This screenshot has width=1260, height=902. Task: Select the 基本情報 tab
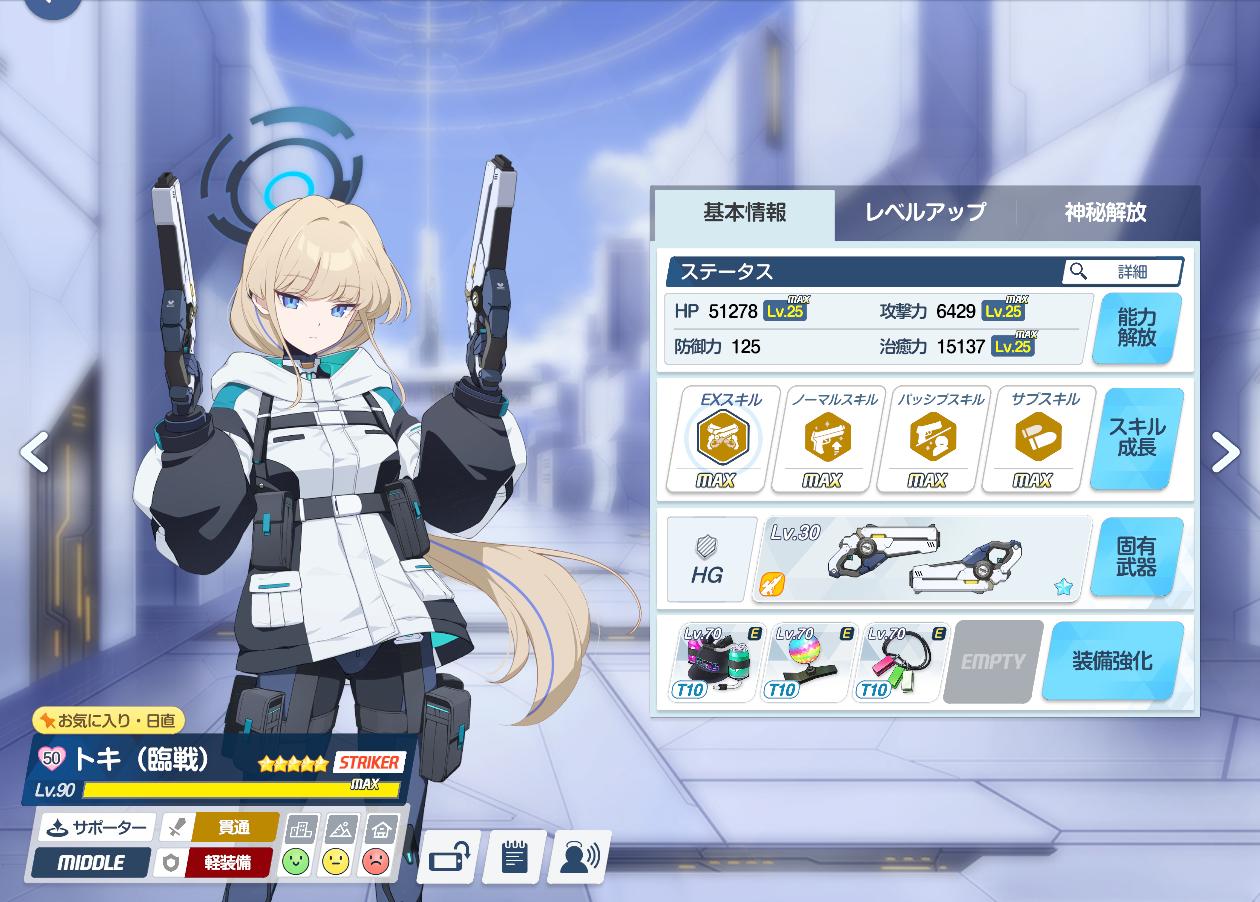pos(744,213)
